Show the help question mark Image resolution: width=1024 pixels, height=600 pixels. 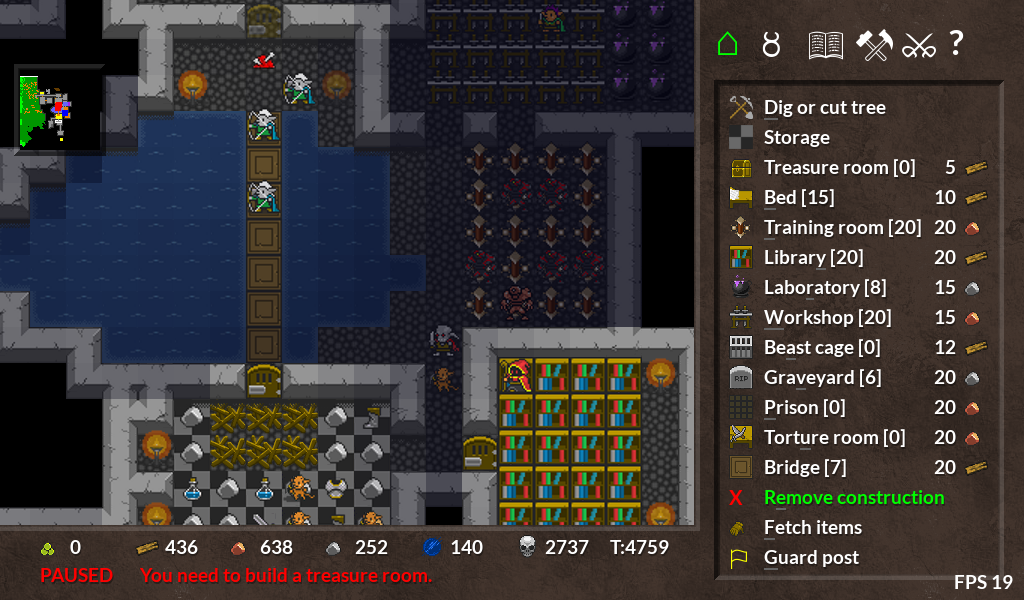tap(956, 43)
